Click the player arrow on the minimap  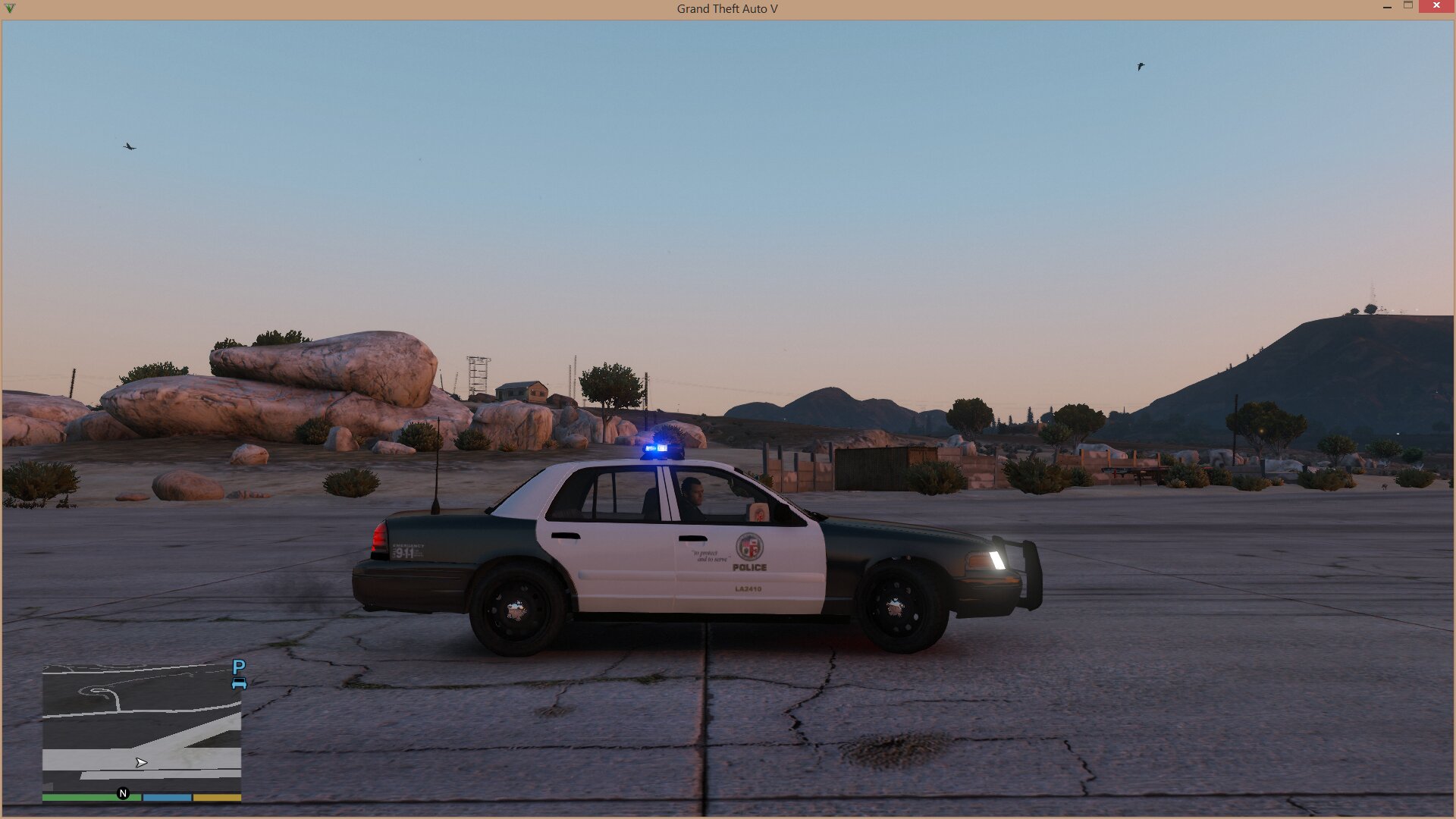coord(141,762)
